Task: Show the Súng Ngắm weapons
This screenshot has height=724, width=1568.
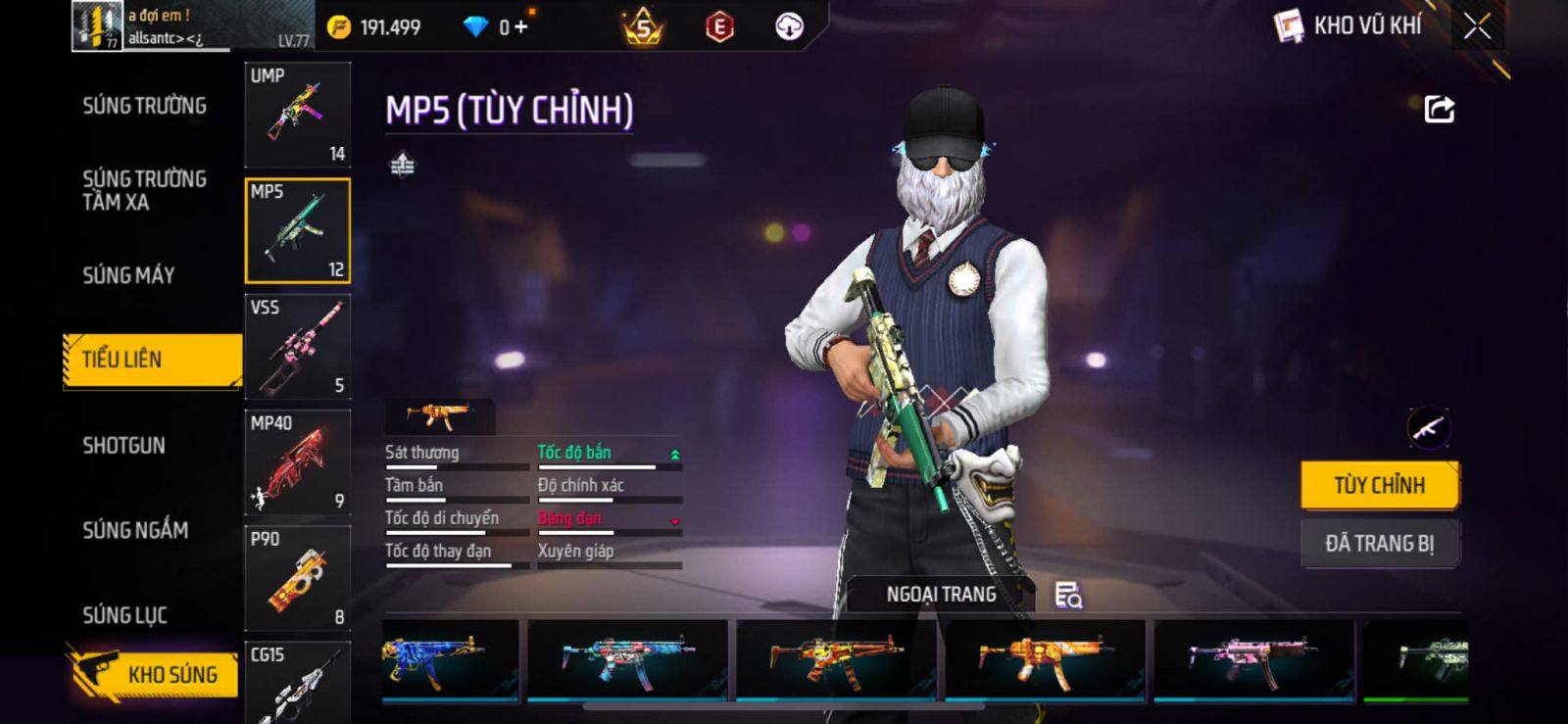Action: (x=135, y=530)
